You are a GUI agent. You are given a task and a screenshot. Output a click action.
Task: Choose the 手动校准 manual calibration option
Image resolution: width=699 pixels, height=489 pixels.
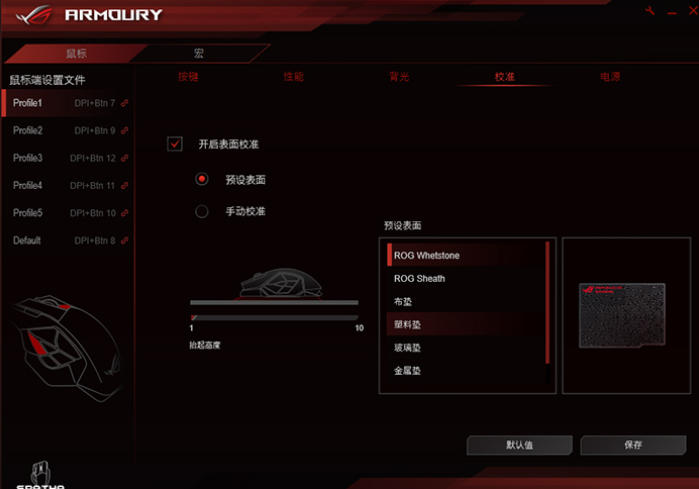(x=202, y=211)
